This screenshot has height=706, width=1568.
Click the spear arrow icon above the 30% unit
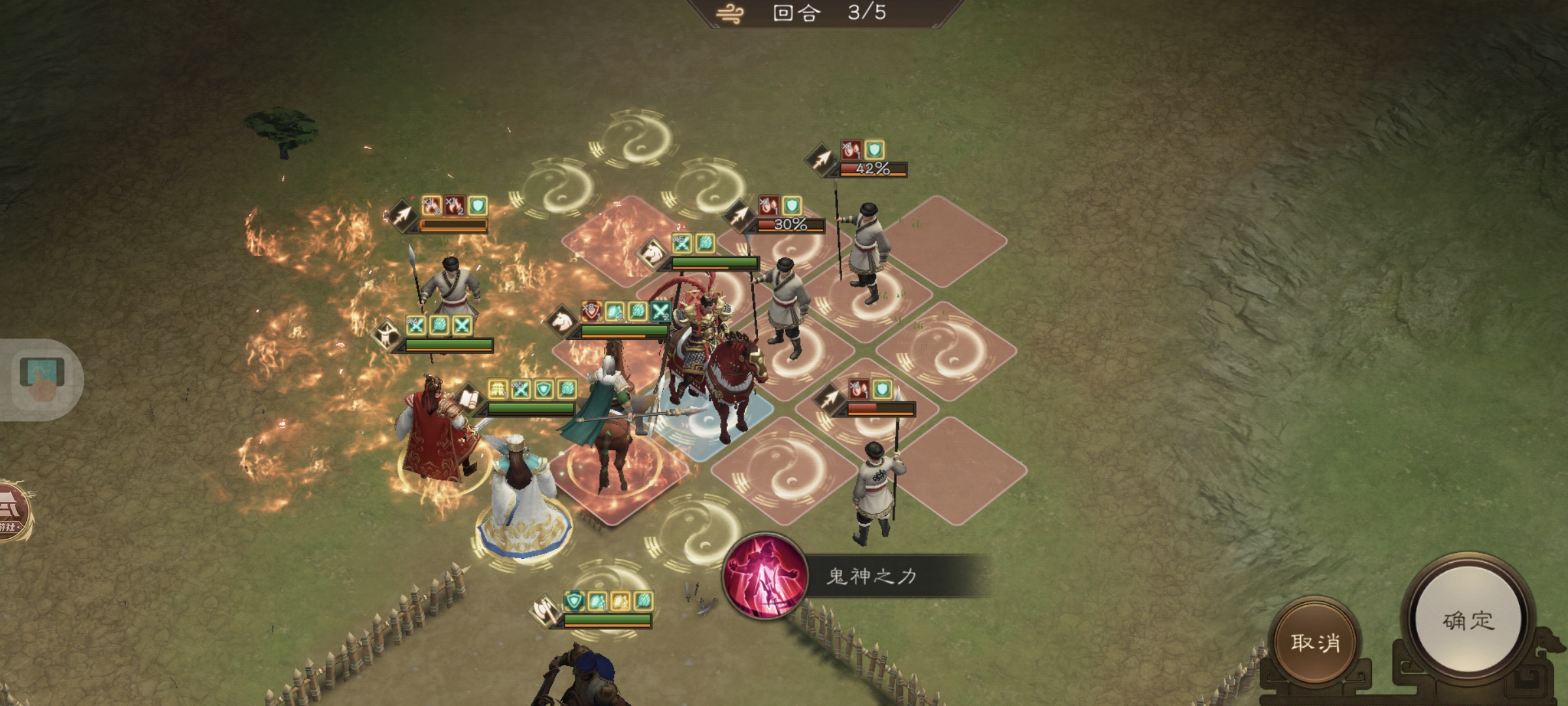(739, 215)
